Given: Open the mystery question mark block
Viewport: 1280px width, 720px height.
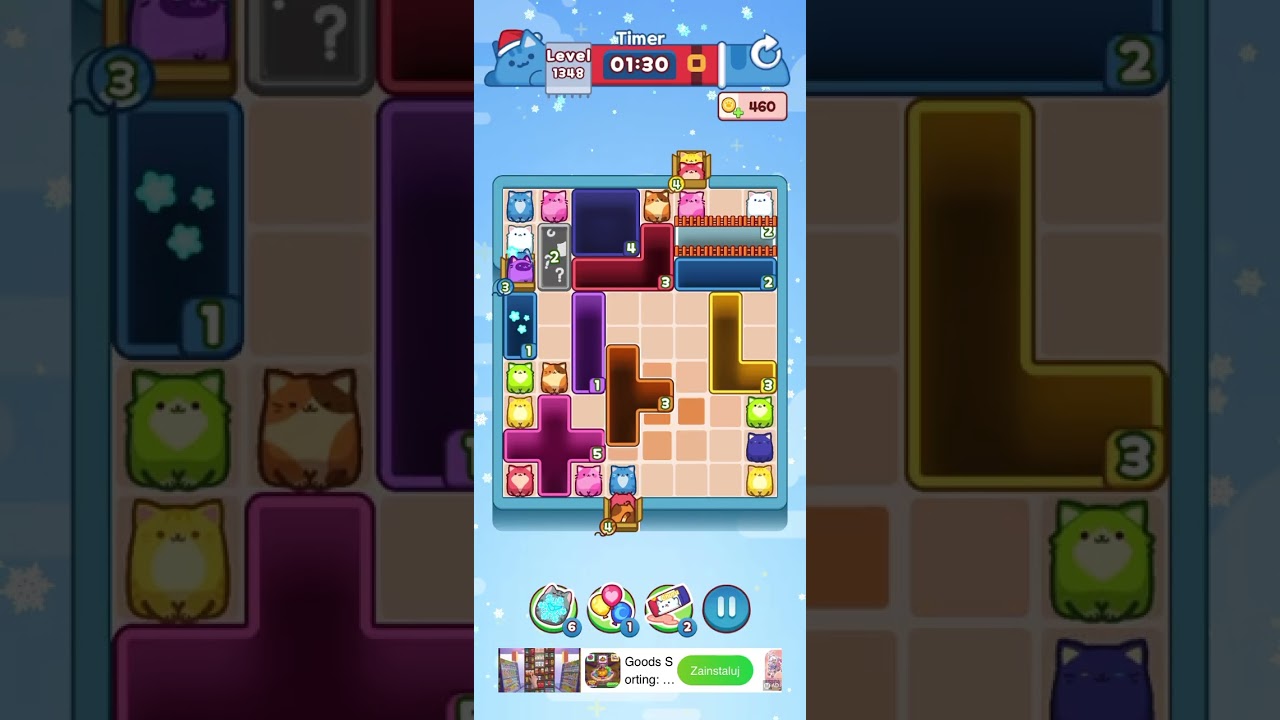Looking at the screenshot, I should tap(555, 255).
